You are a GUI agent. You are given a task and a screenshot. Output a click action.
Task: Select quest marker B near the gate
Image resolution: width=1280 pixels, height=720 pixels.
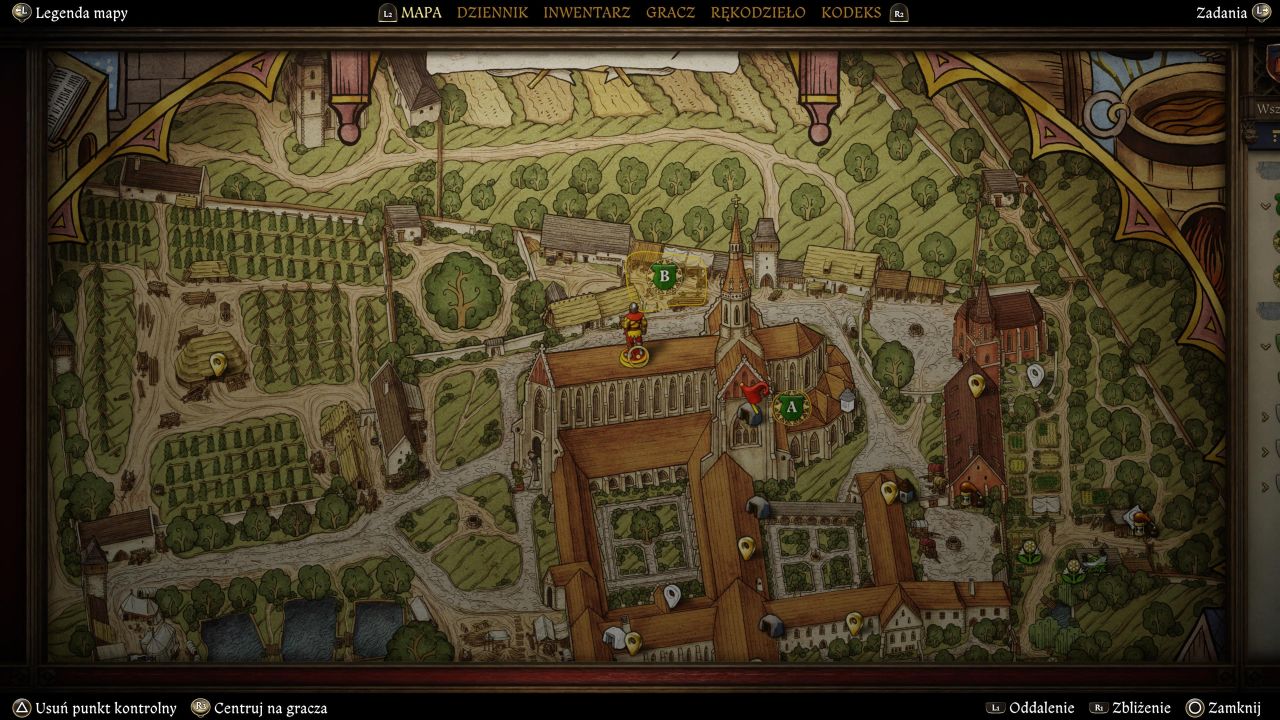pos(663,275)
